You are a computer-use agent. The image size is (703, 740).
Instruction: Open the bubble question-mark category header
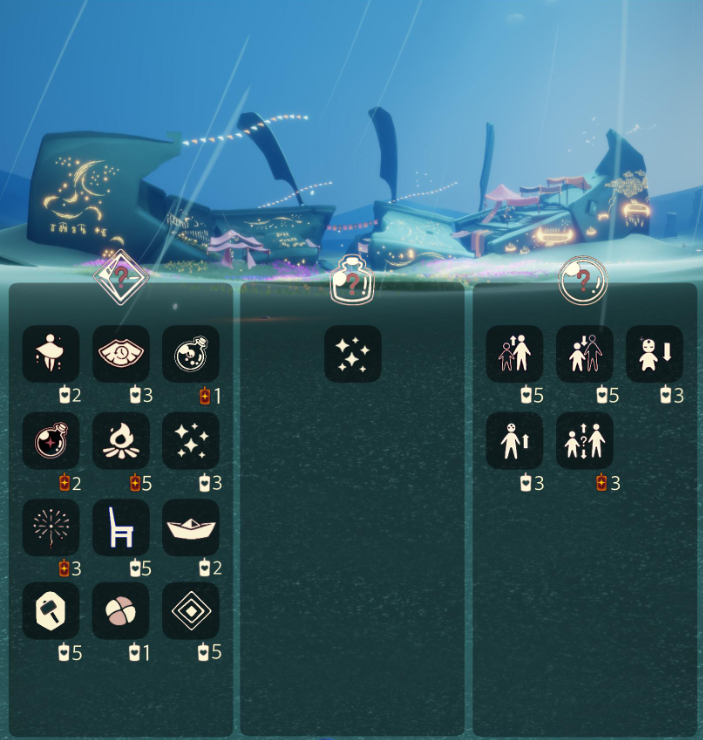pyautogui.click(x=584, y=279)
